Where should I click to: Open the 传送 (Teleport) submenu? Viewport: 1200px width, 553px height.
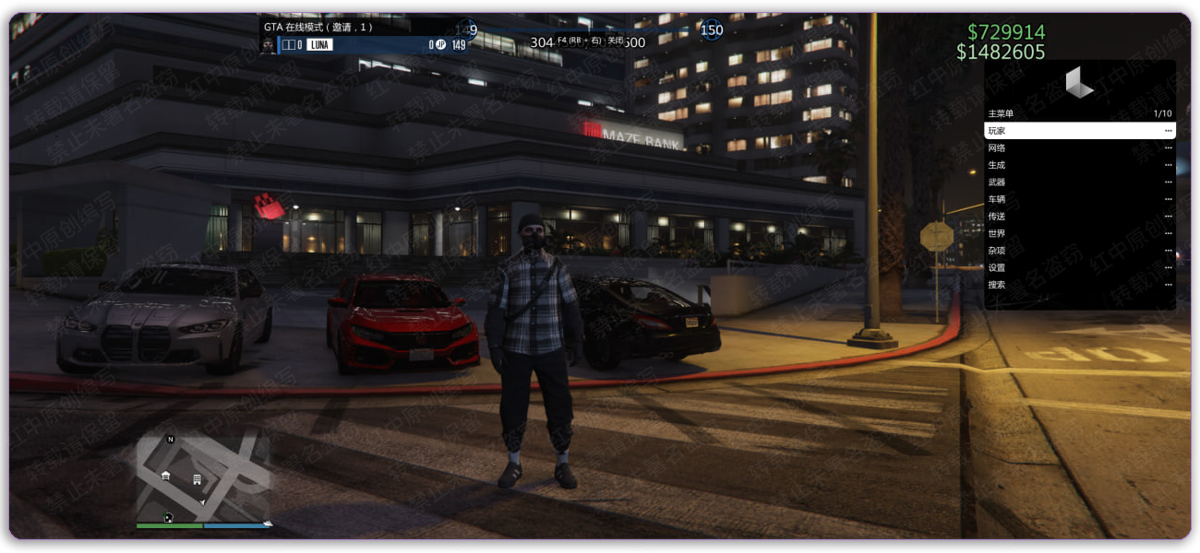pos(1079,216)
